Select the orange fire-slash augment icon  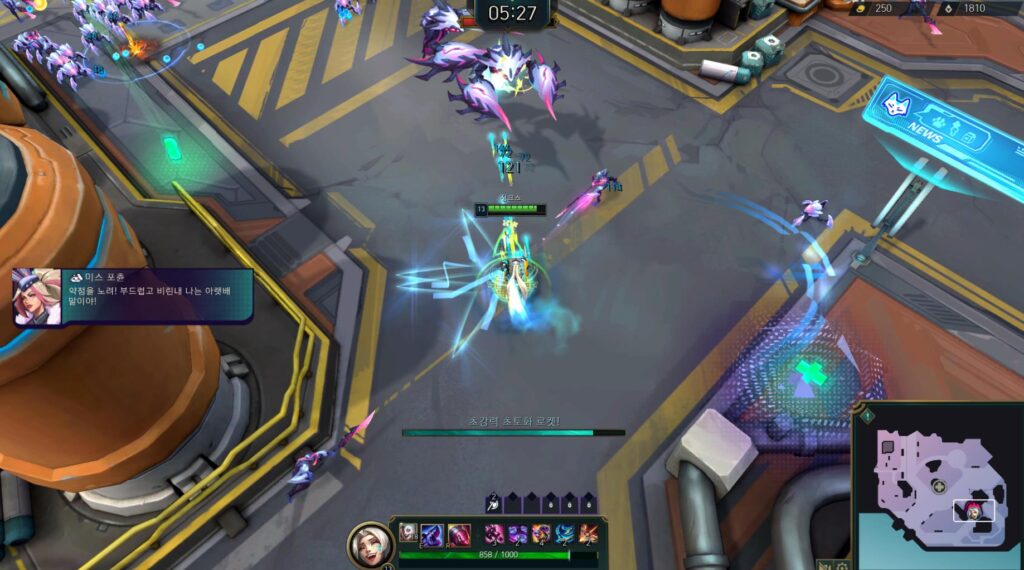(x=589, y=533)
